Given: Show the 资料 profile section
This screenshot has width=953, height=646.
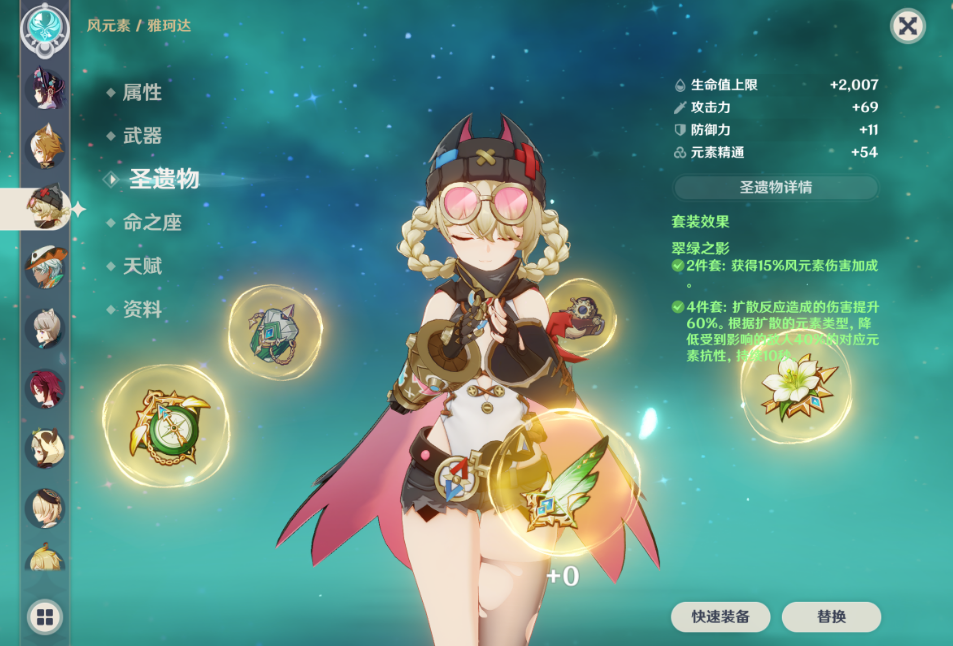Looking at the screenshot, I should click(x=142, y=310).
